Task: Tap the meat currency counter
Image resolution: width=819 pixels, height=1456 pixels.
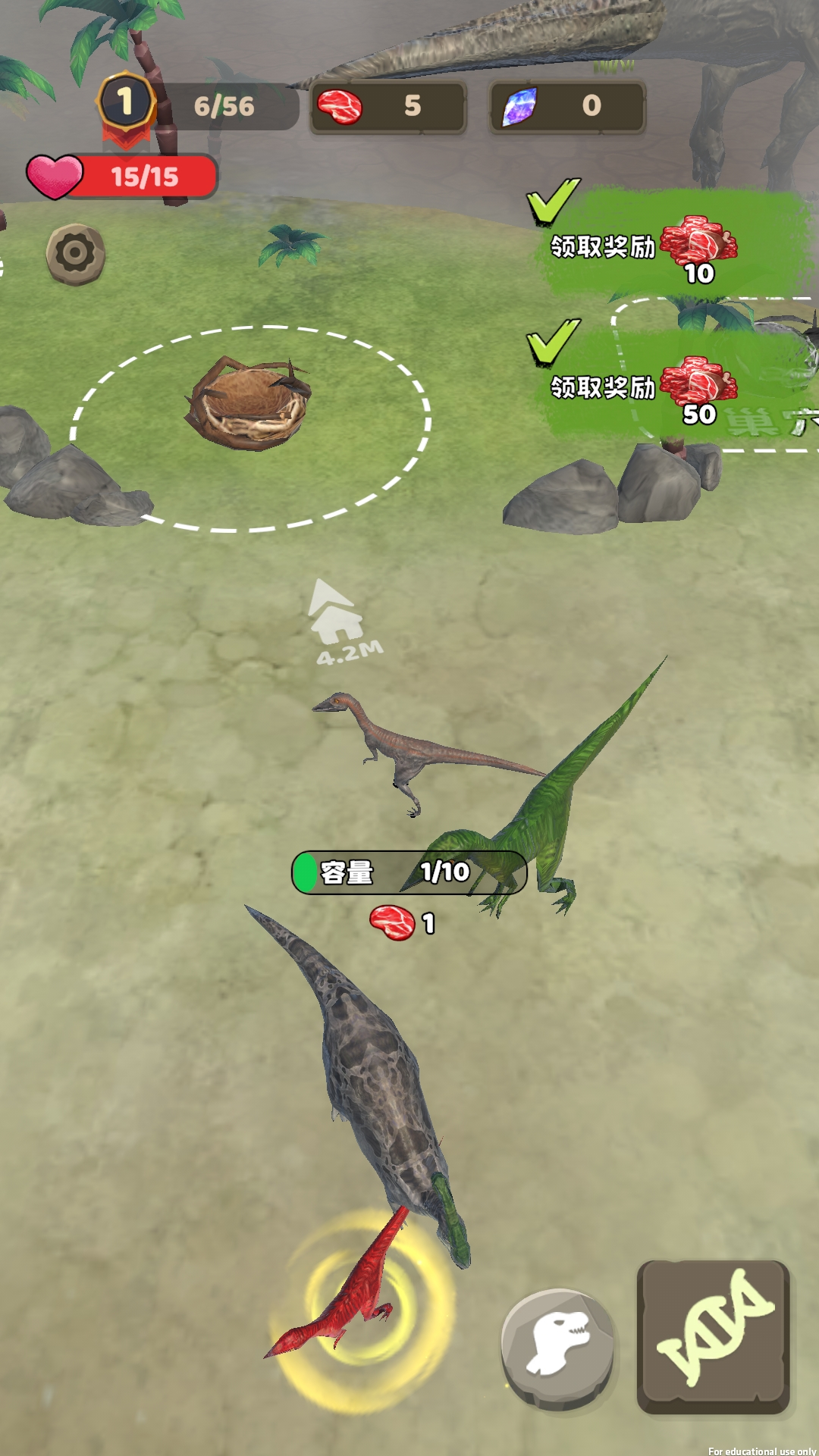Action: 388,107
